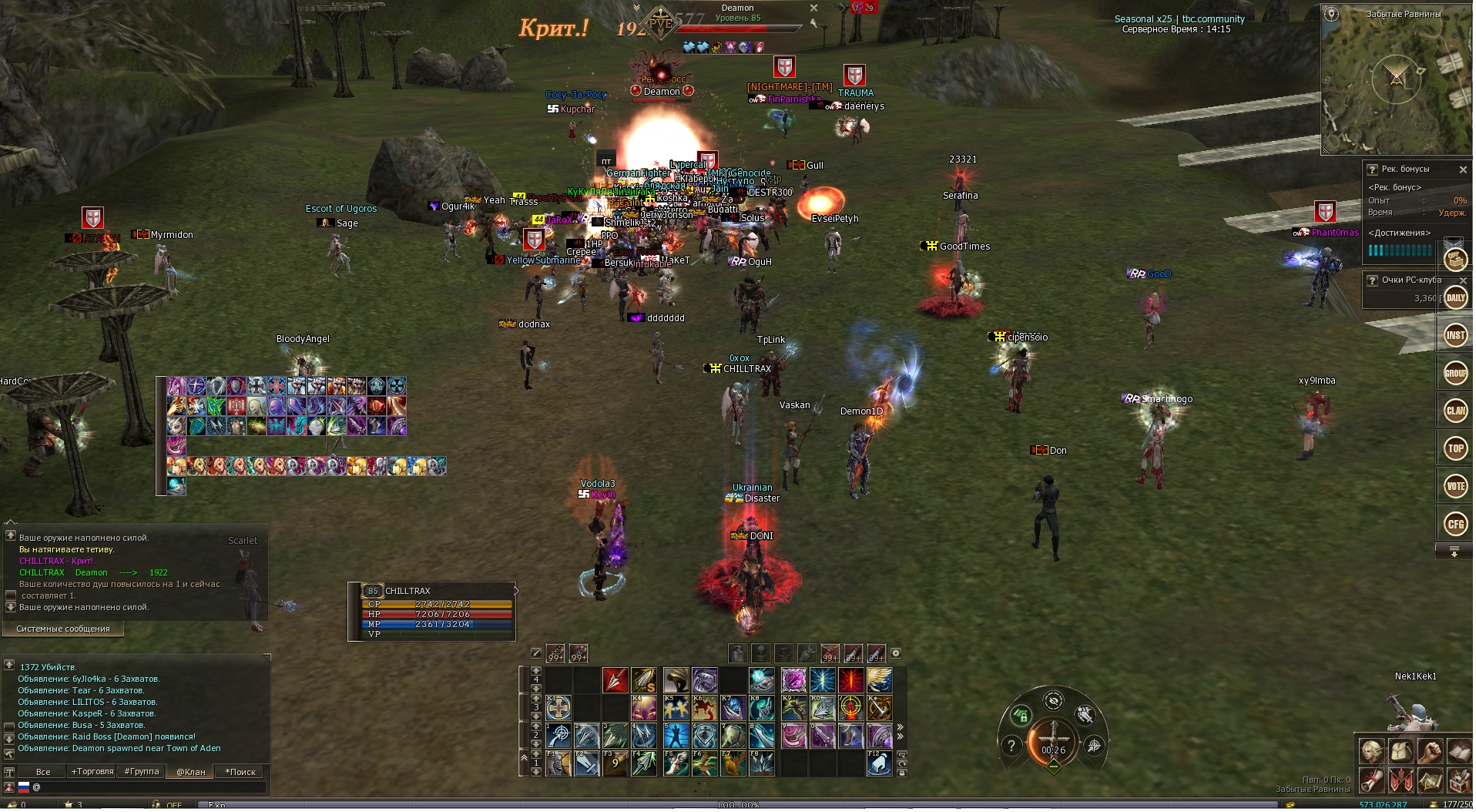Image resolution: width=1476 pixels, height=812 pixels.
Task: Open the CFG configuration button
Action: coord(1454,525)
